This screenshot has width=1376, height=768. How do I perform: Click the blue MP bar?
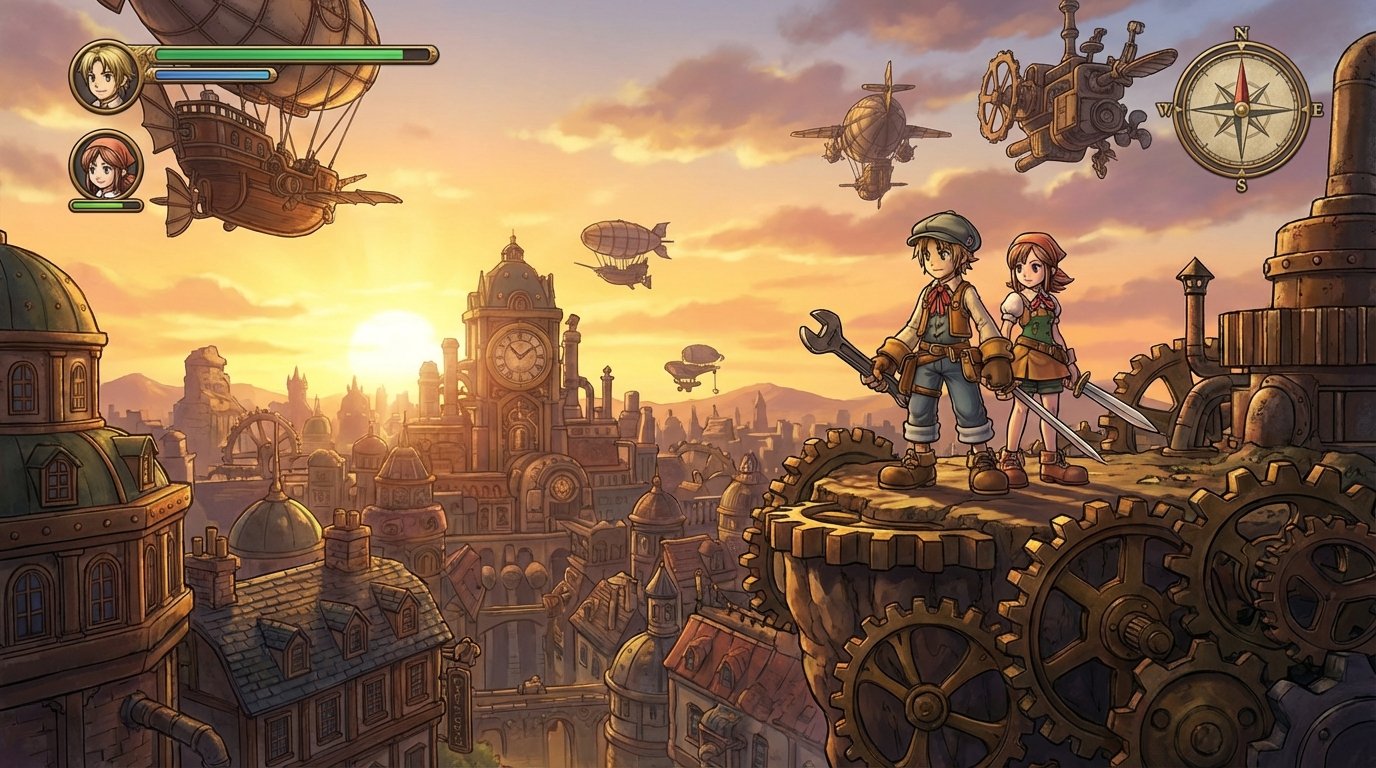(212, 74)
